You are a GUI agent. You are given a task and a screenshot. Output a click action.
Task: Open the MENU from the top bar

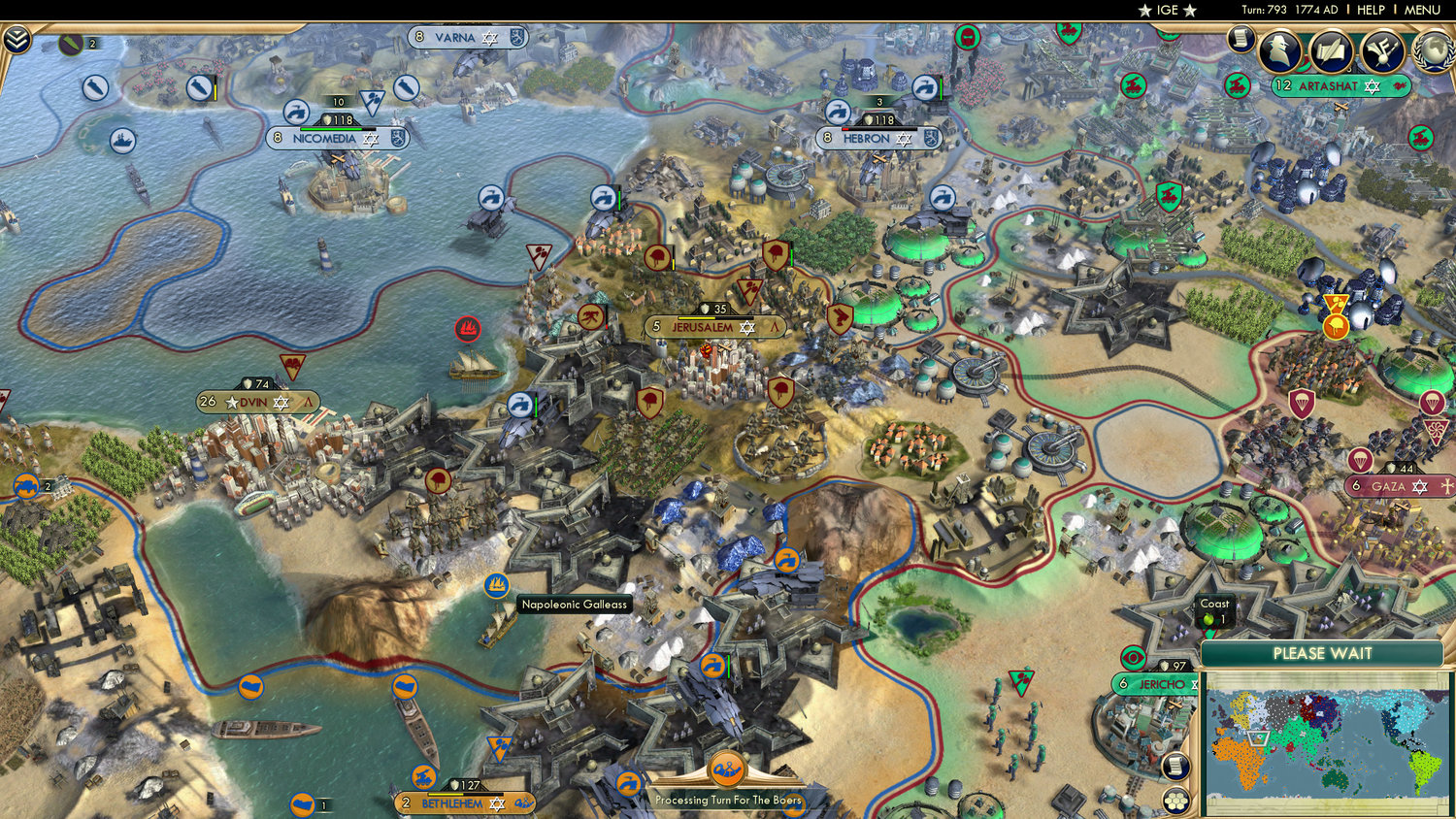pos(1421,10)
